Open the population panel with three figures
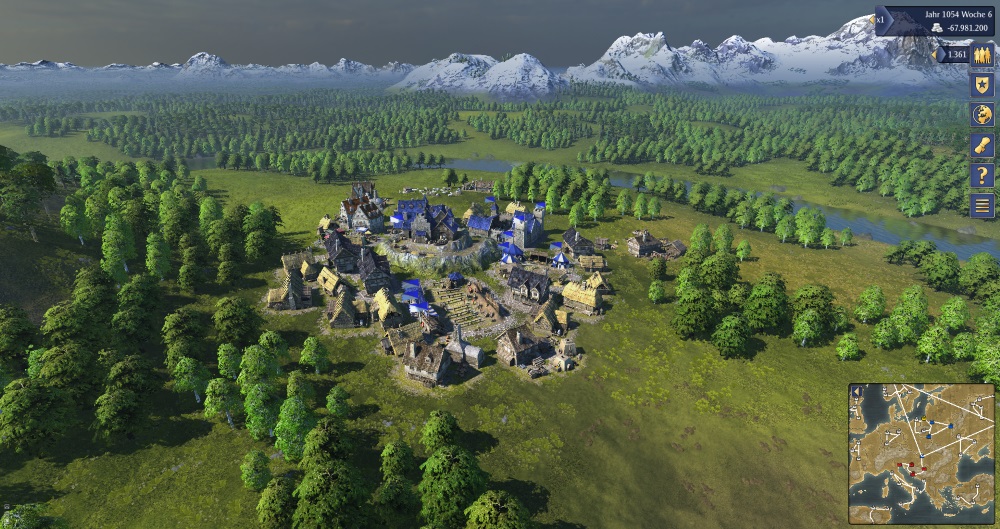 click(983, 55)
